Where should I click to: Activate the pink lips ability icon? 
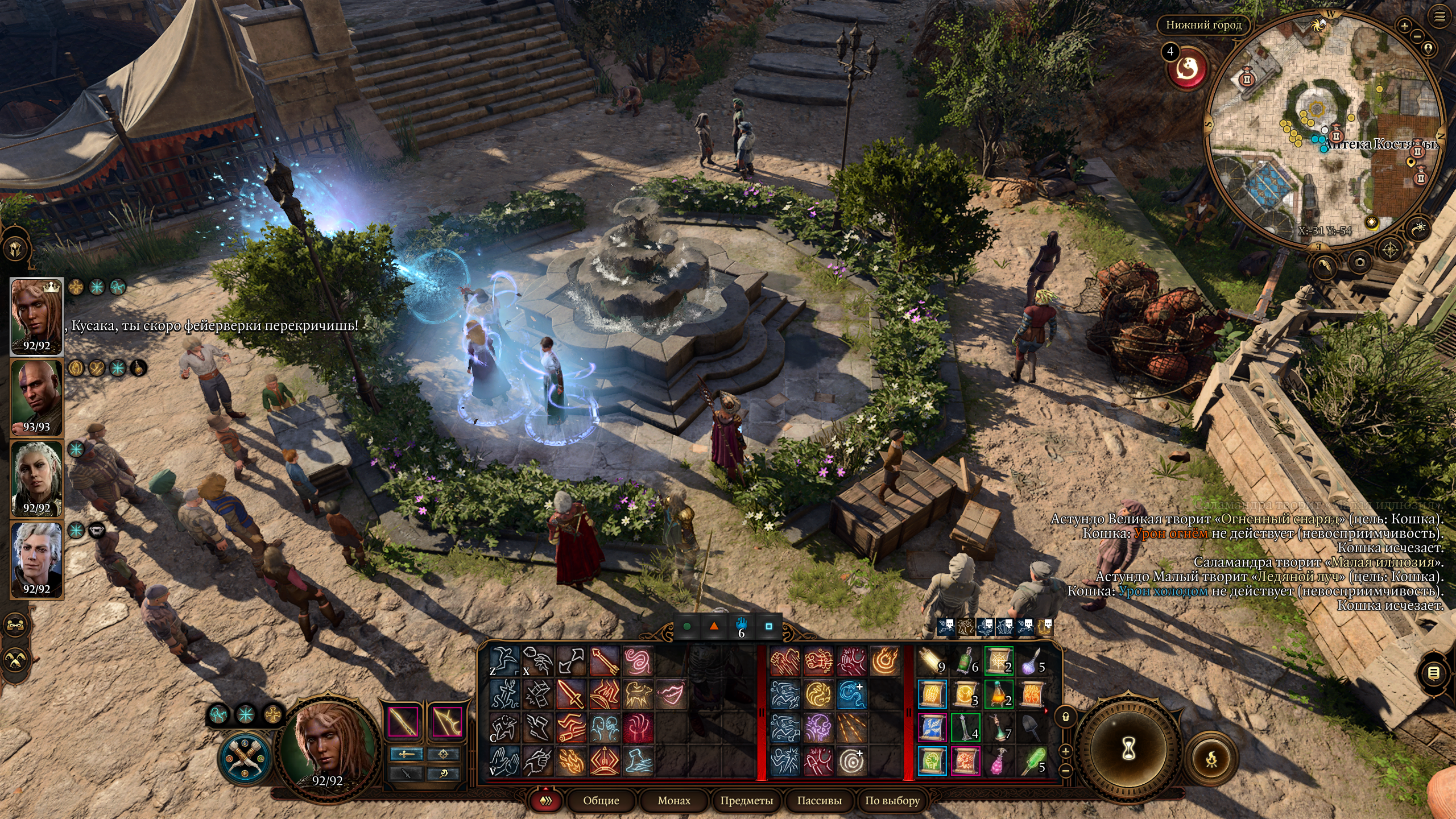[671, 694]
